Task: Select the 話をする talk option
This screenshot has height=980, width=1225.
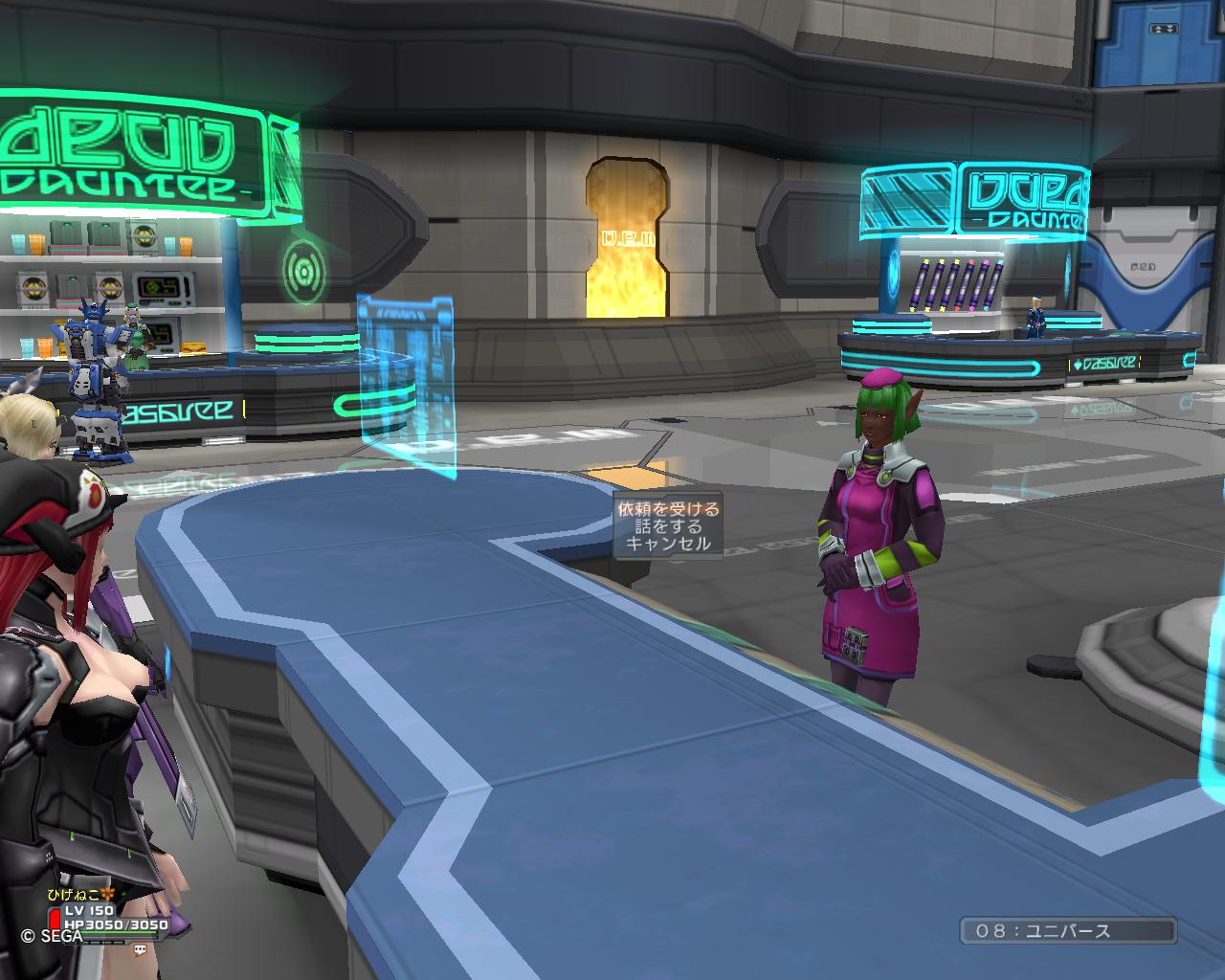Action: tap(667, 526)
